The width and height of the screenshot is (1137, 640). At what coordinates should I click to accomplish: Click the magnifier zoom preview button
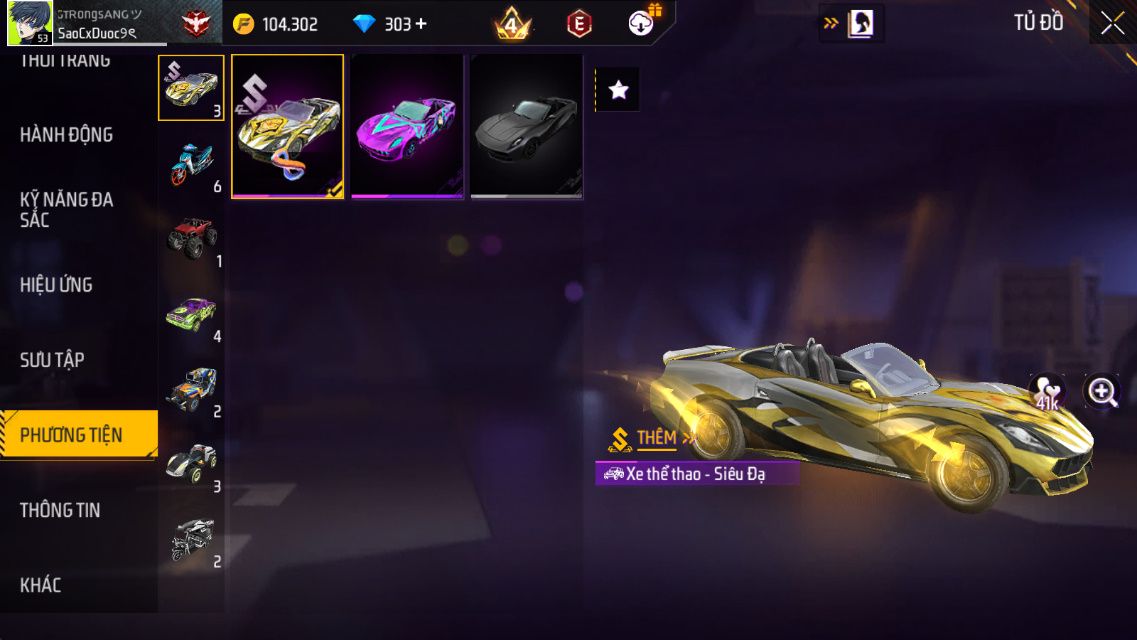tap(1102, 392)
